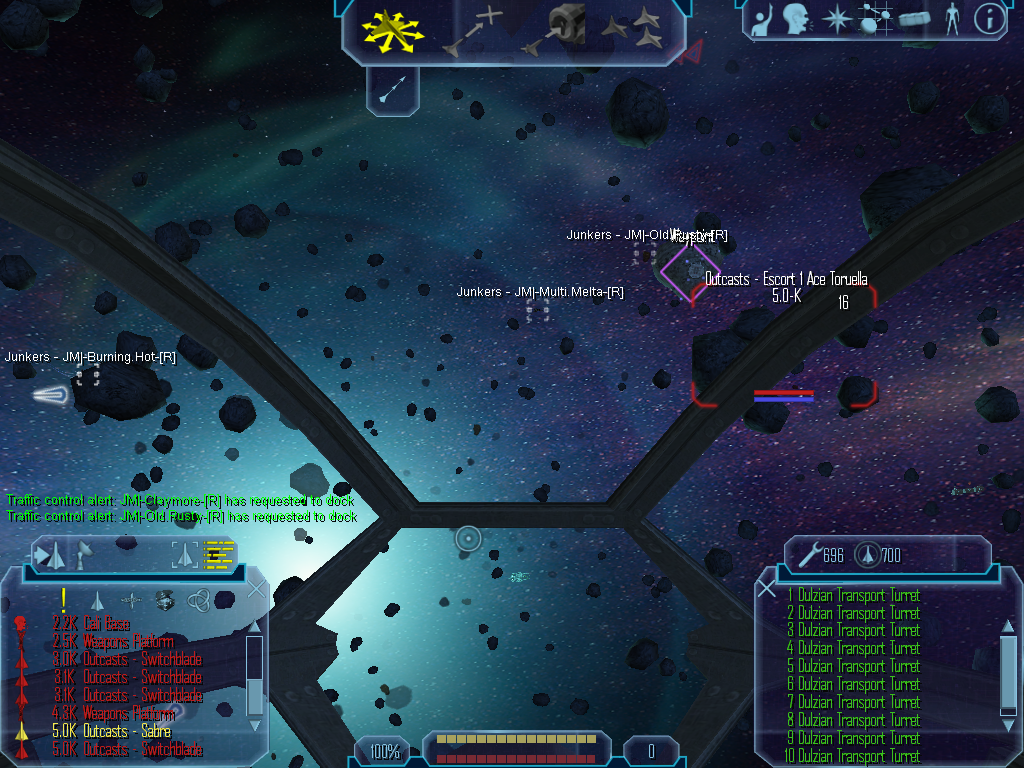Open the star-shaped Nav Map icon
Viewport: 1024px width, 768px height.
[835, 19]
